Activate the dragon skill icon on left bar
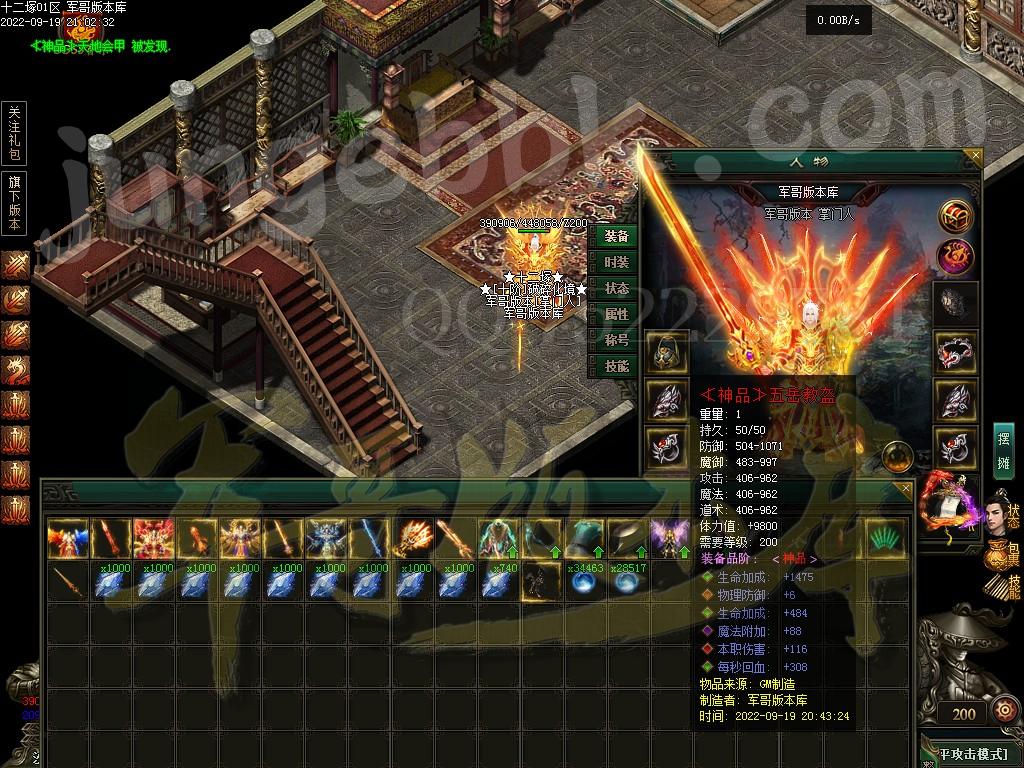Viewport: 1024px width, 768px height. [x=15, y=371]
